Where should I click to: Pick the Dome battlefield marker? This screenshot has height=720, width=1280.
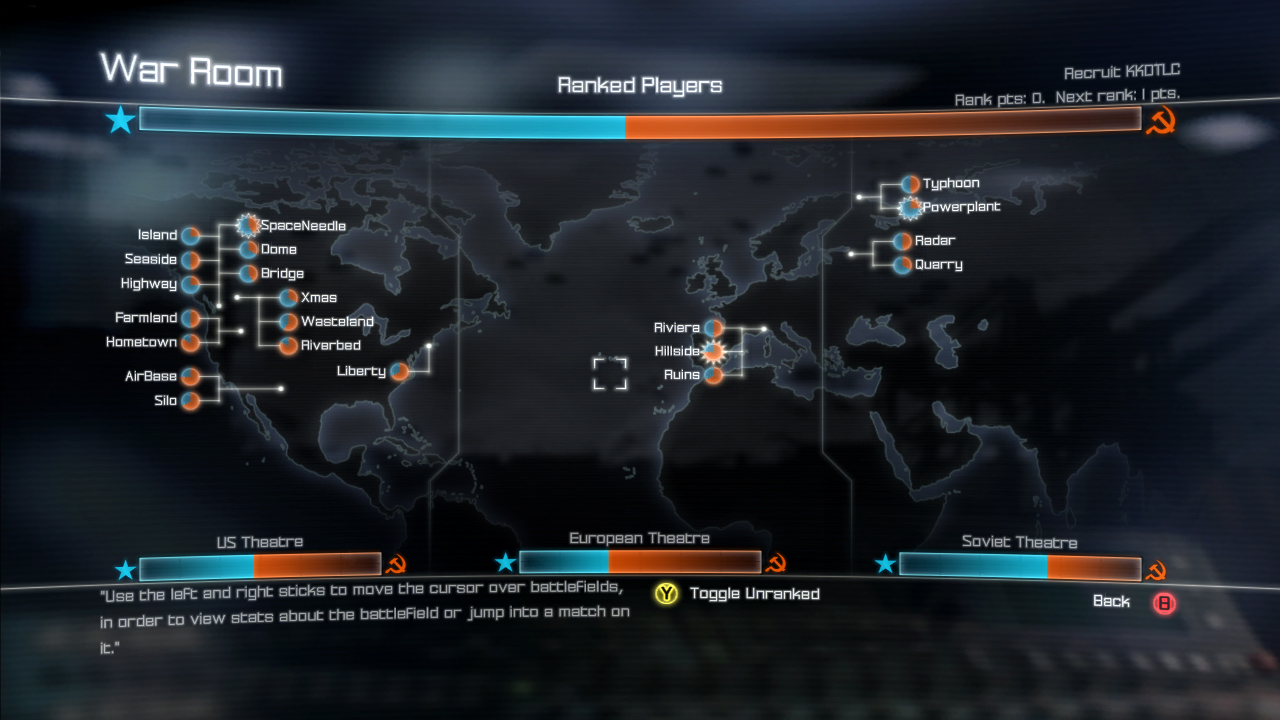click(248, 250)
